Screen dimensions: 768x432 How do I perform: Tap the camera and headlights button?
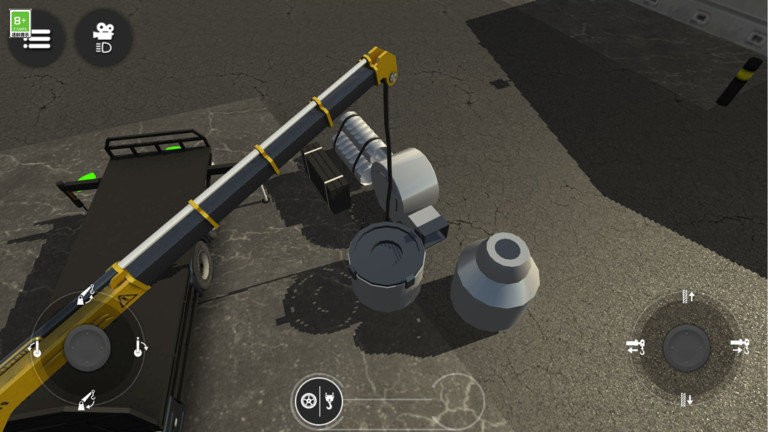[103, 38]
